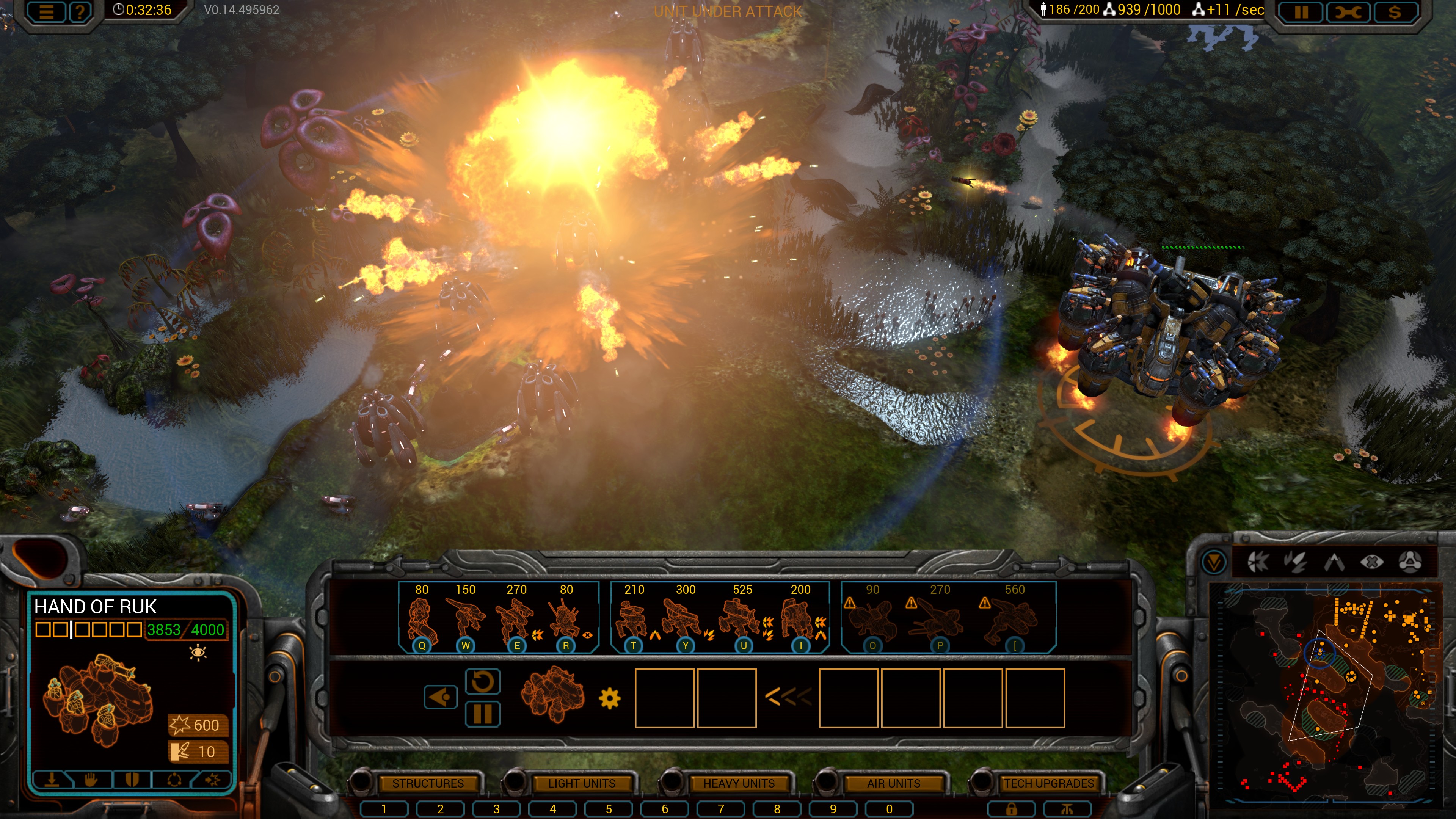1456x819 pixels.
Task: Build the 525-cost heavy mech
Action: pos(743,619)
